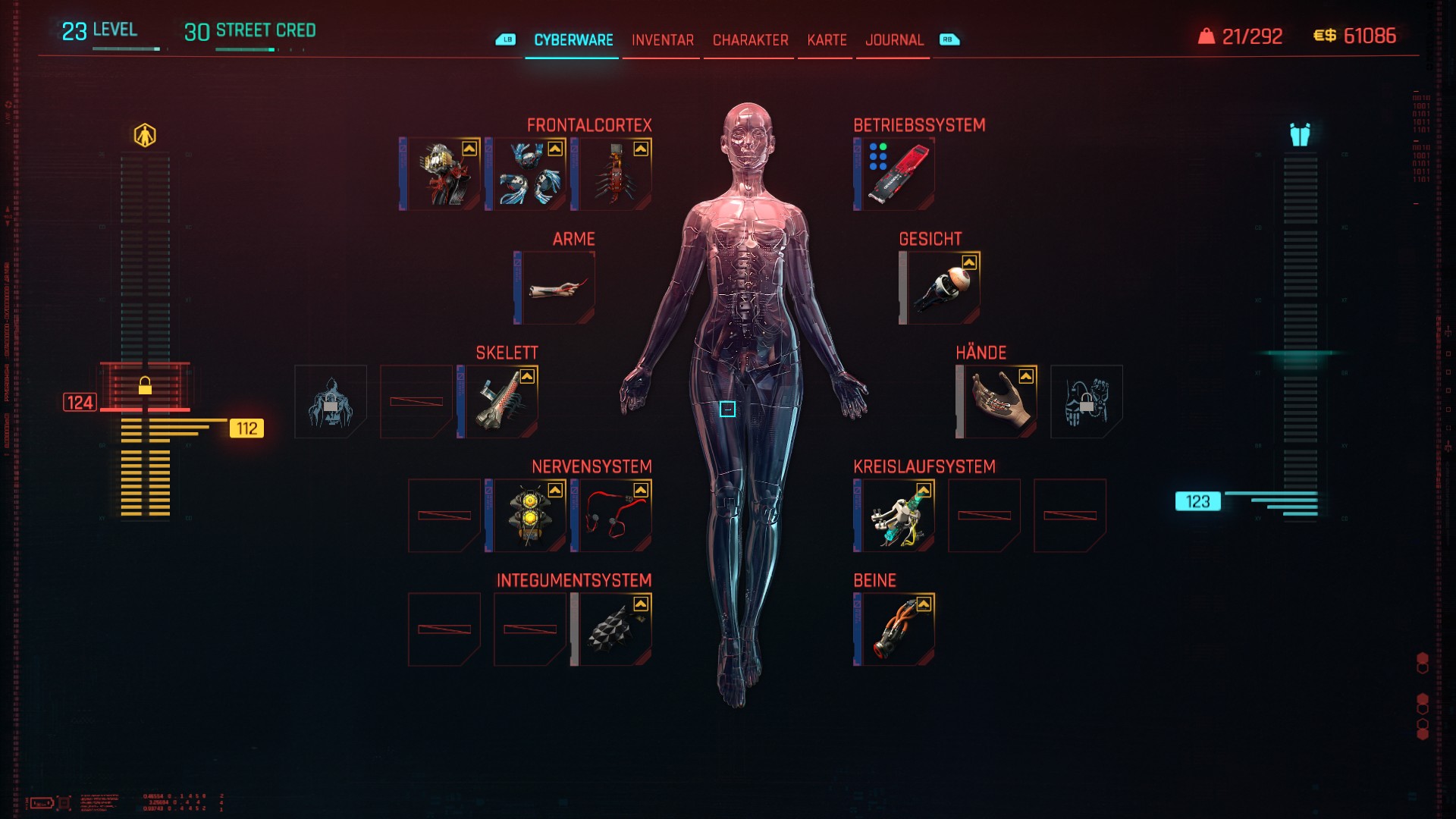Switch to the Inventar tab
This screenshot has width=1456, height=819.
point(662,40)
